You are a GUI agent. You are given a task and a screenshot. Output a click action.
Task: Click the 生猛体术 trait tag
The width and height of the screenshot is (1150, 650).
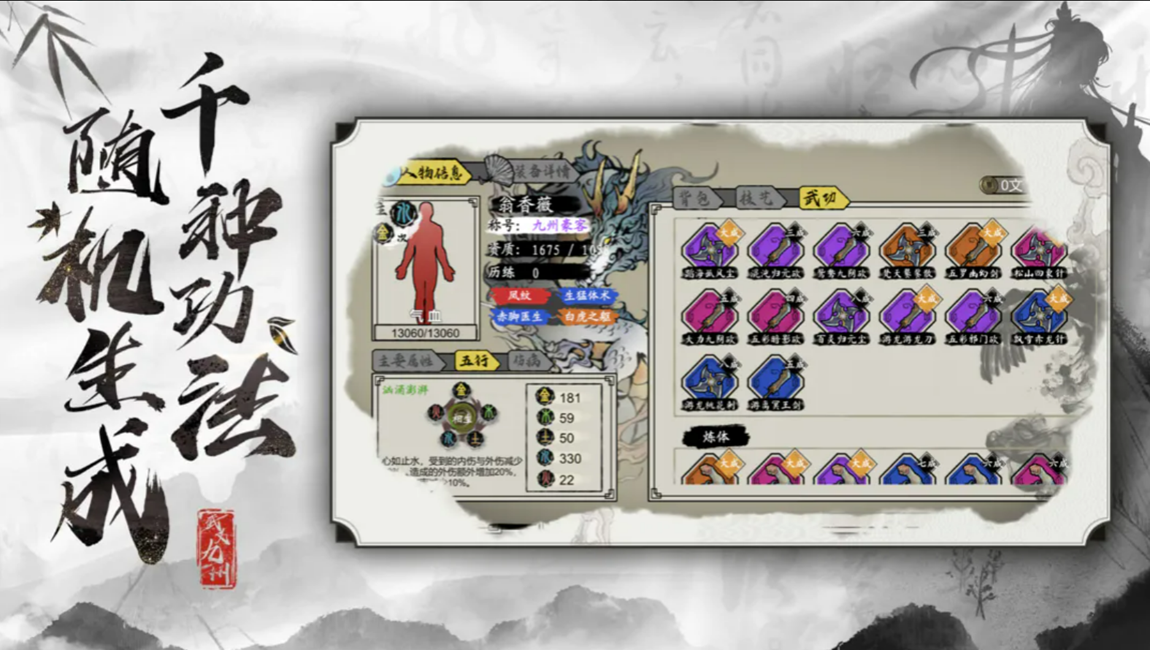[x=587, y=296]
